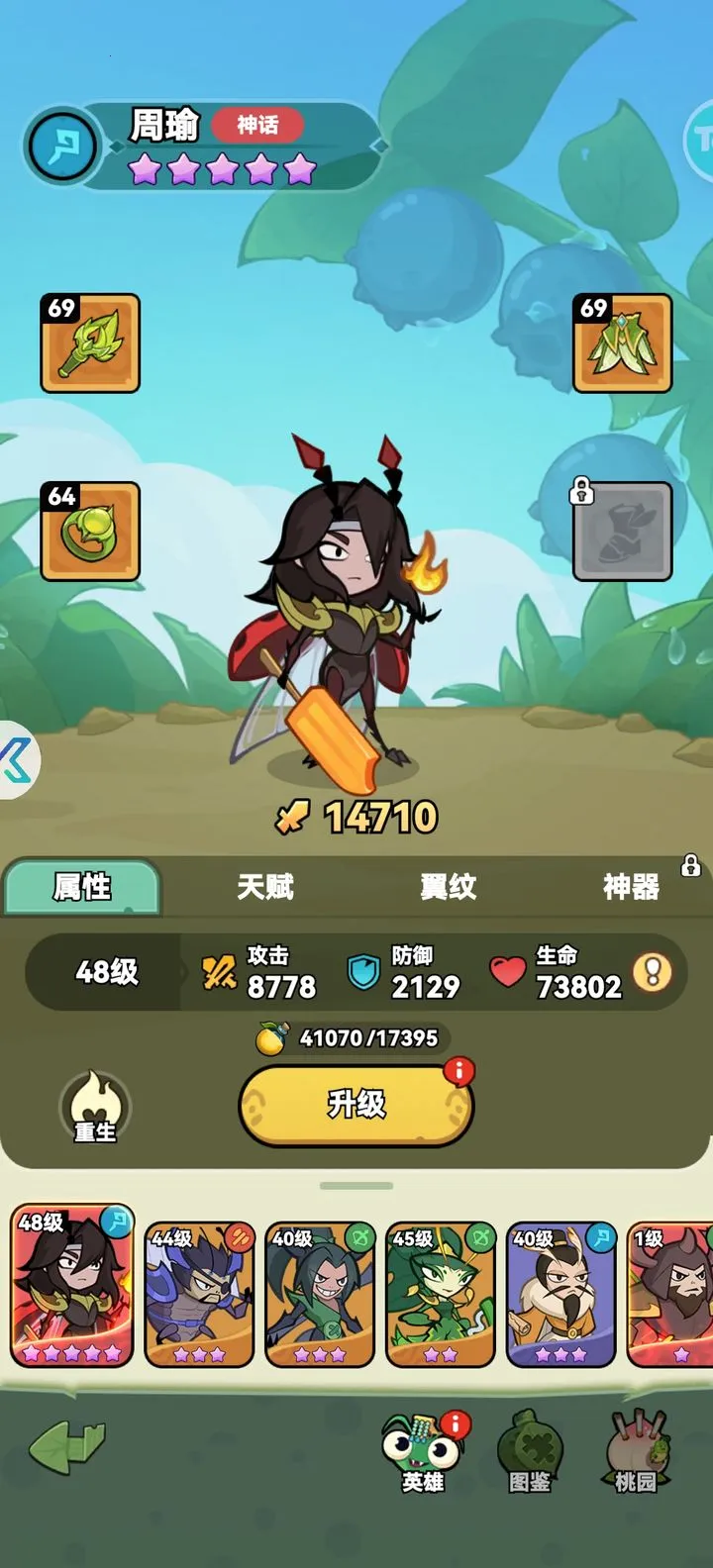Image resolution: width=713 pixels, height=1568 pixels.
Task: Go back with the green leaf arrow
Action: point(67,1447)
